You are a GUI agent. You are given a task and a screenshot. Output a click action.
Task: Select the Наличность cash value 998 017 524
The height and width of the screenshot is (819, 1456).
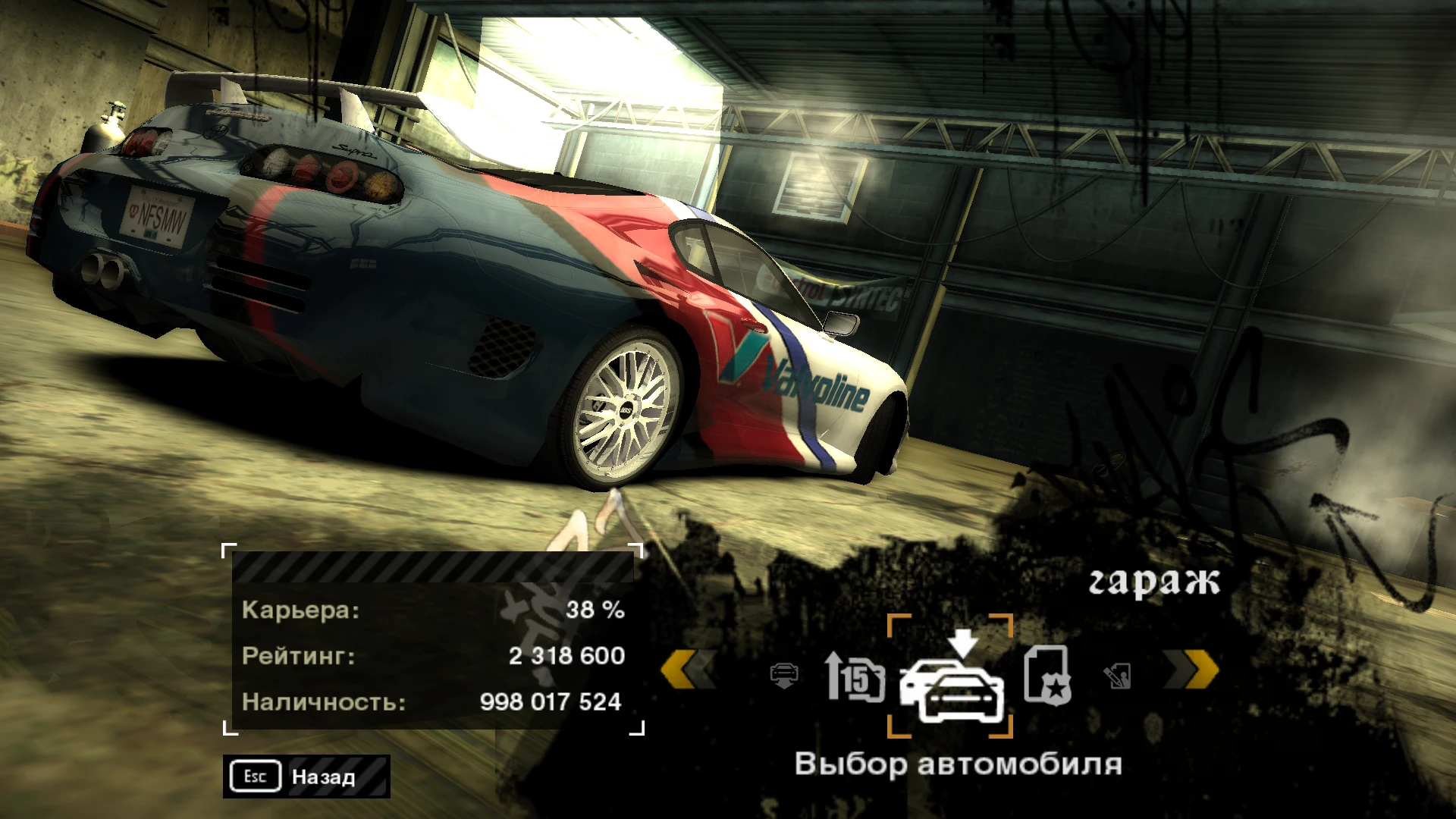pyautogui.click(x=550, y=702)
